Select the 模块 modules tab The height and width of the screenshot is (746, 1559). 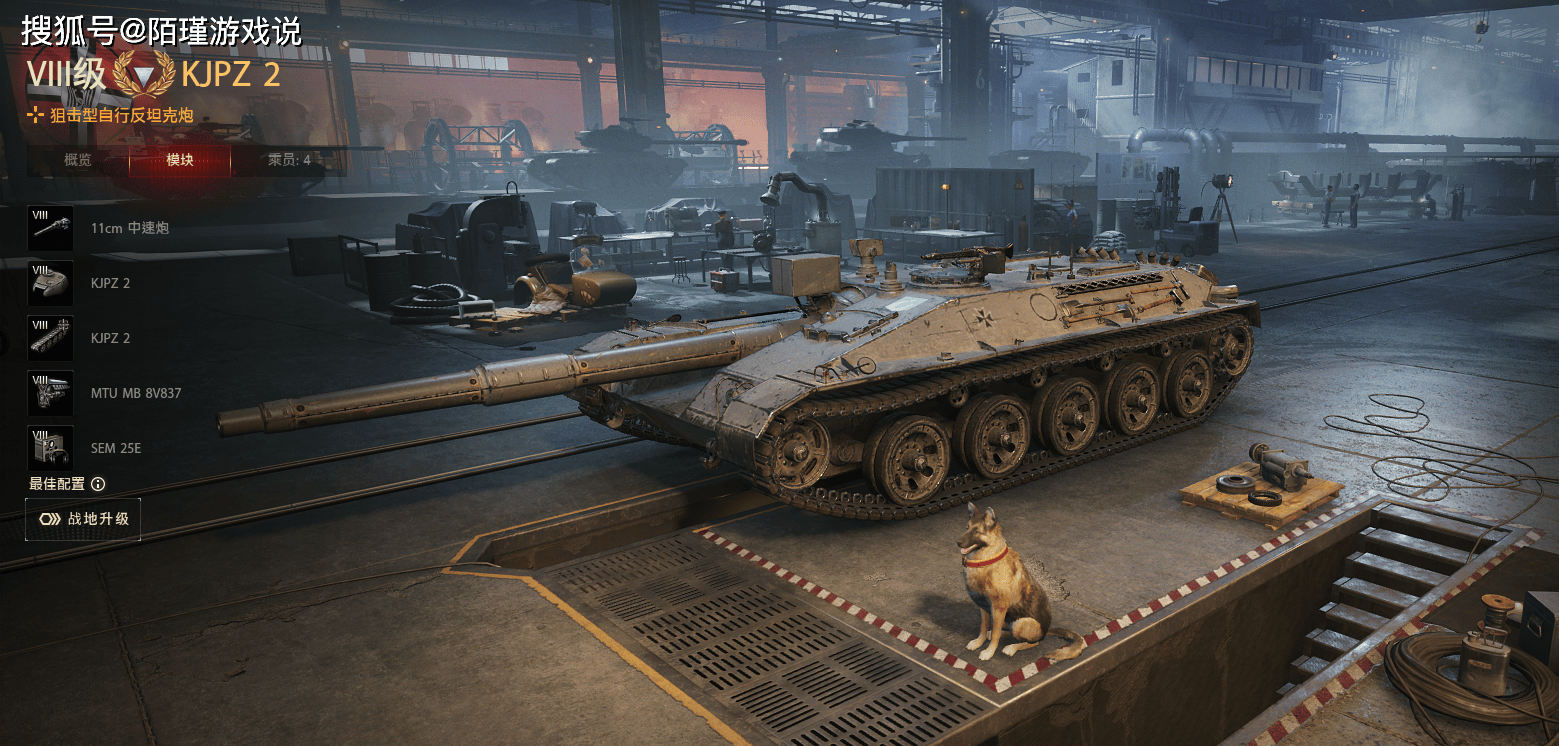180,160
